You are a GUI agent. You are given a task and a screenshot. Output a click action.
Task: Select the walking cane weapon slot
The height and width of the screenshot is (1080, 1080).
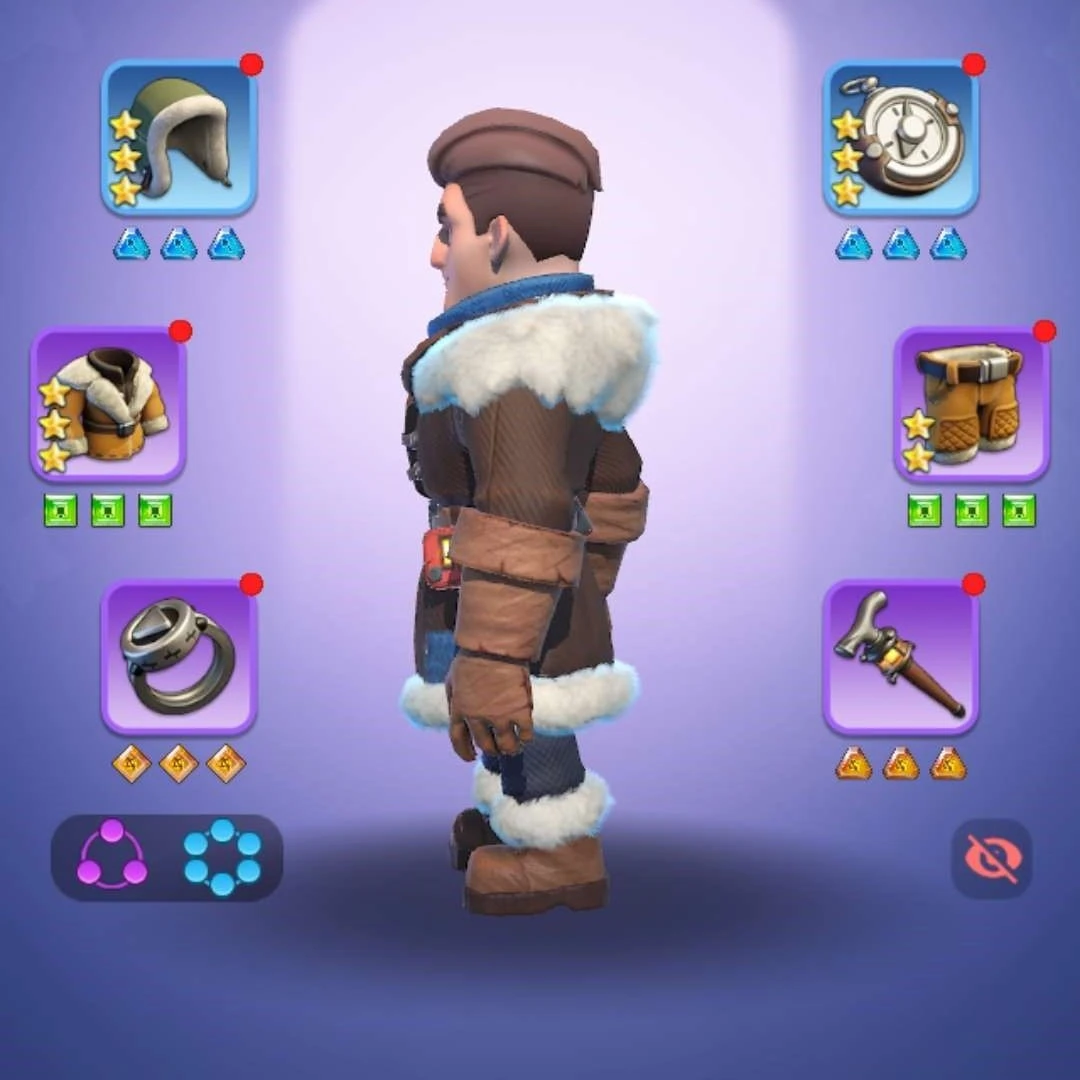pos(900,657)
